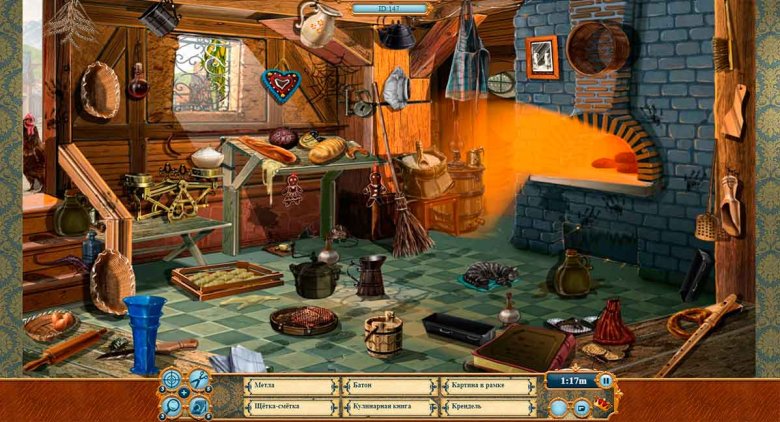Click the plus button between tools
The image size is (780, 422).
point(185,392)
